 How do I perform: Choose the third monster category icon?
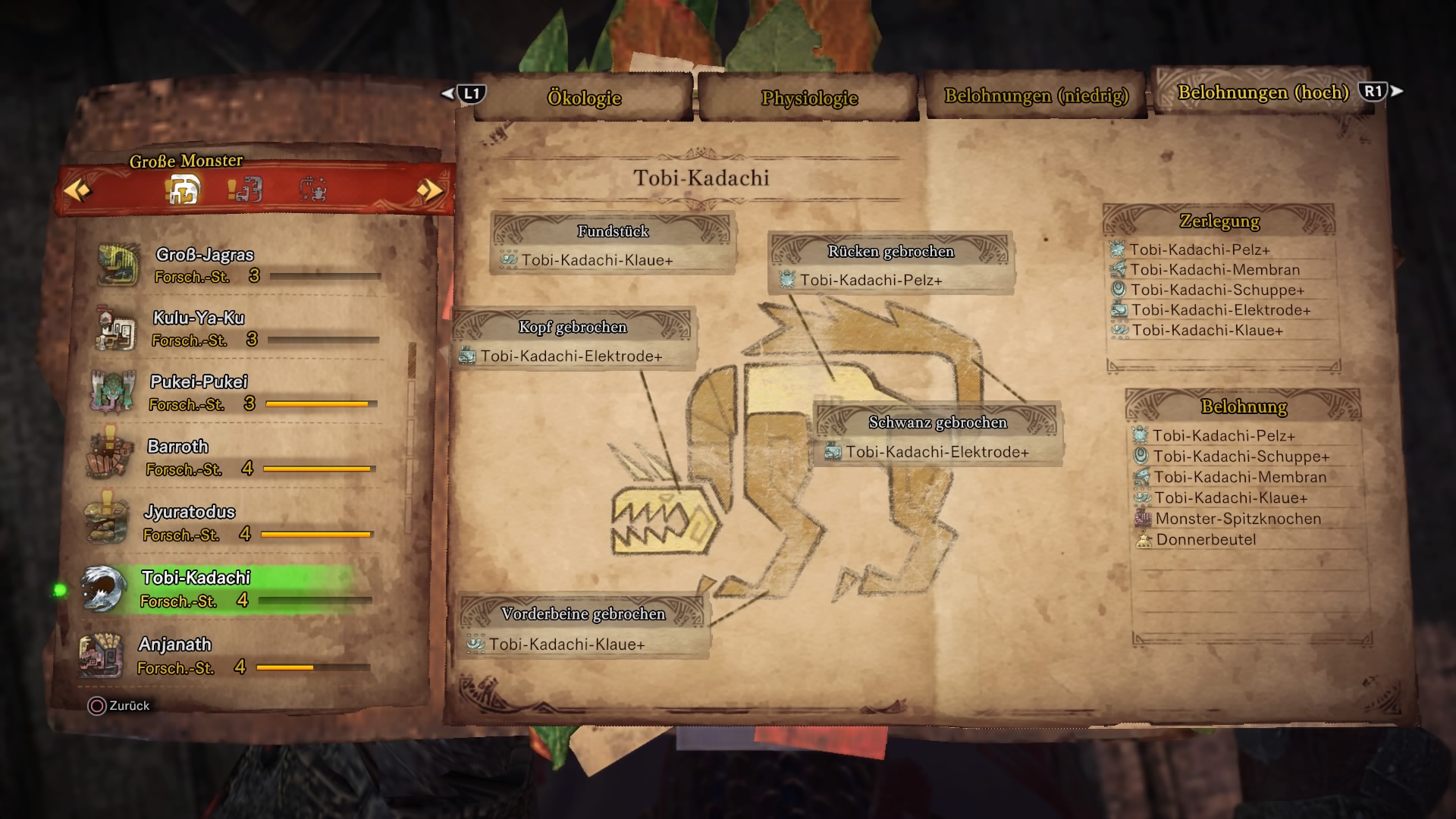(312, 189)
